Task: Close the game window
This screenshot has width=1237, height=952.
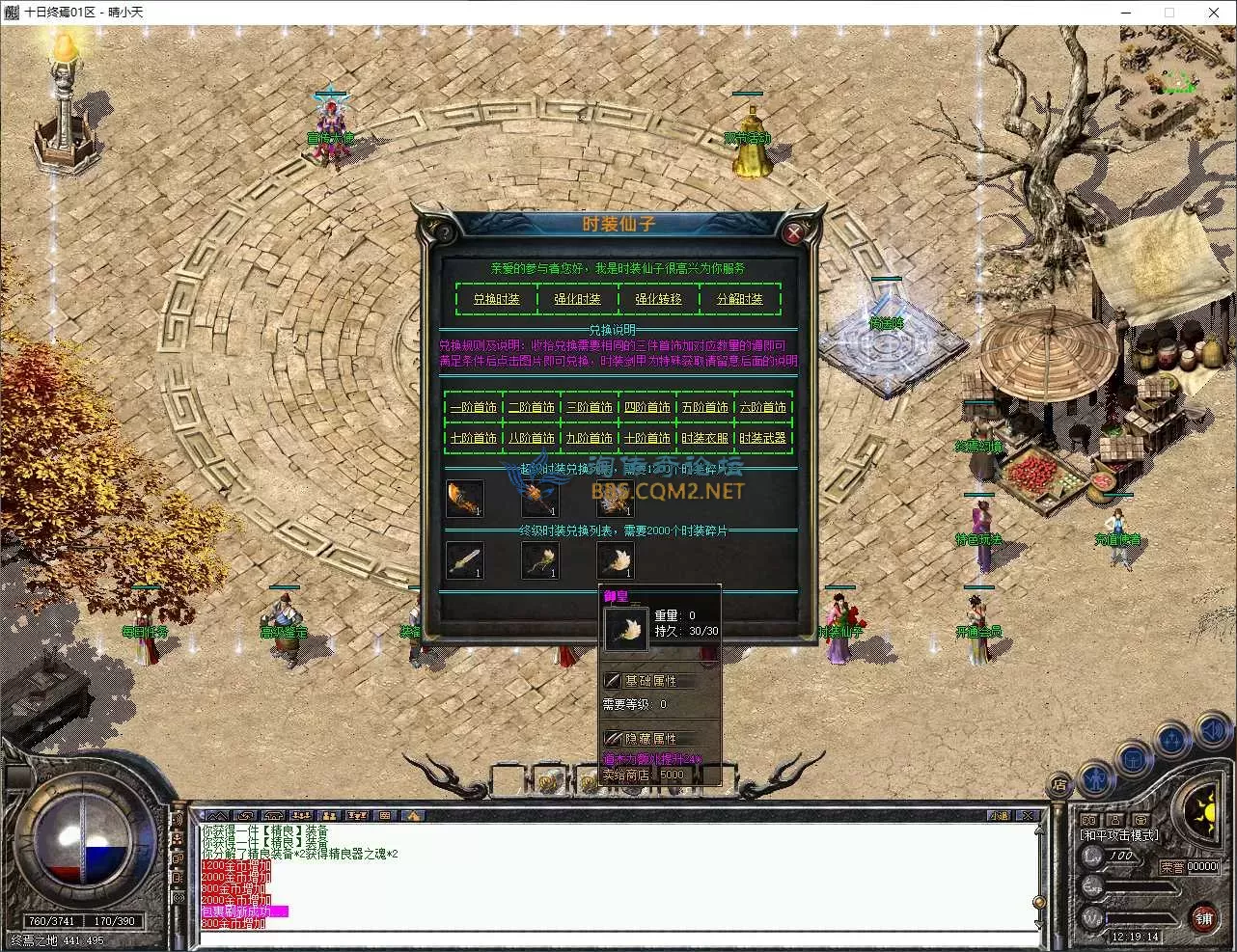Action: 1214,13
